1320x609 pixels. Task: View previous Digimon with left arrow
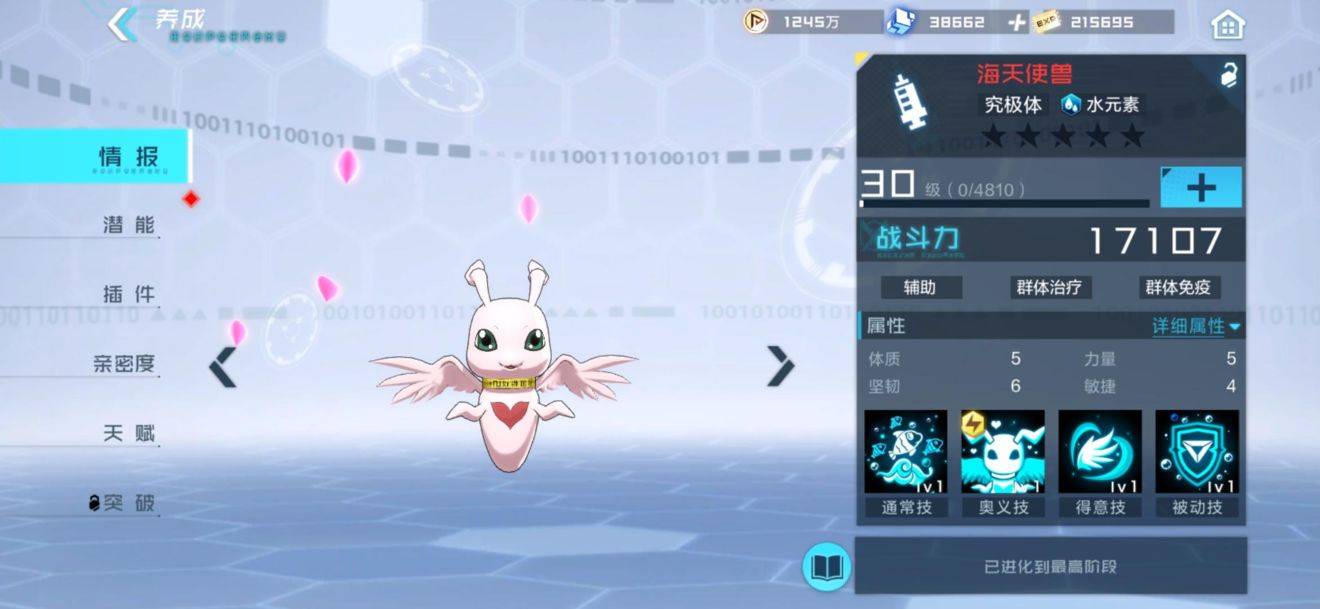point(223,367)
